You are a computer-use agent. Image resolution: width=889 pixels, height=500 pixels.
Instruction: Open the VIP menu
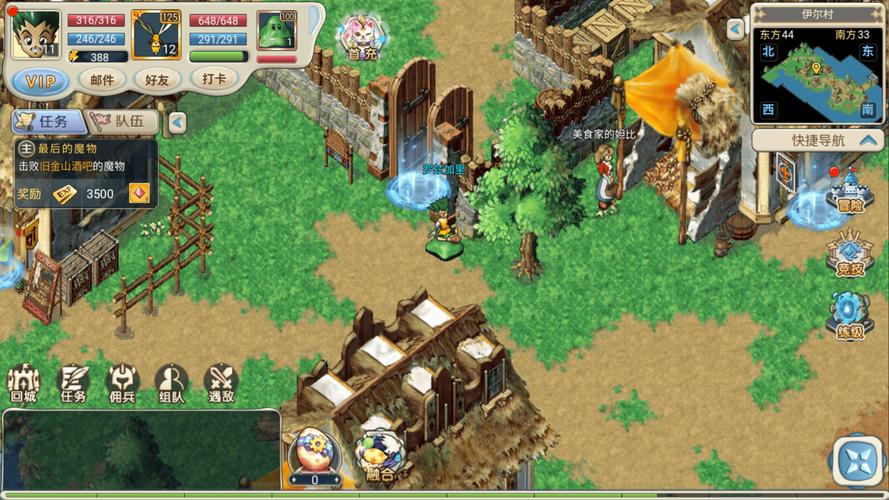pyautogui.click(x=41, y=81)
